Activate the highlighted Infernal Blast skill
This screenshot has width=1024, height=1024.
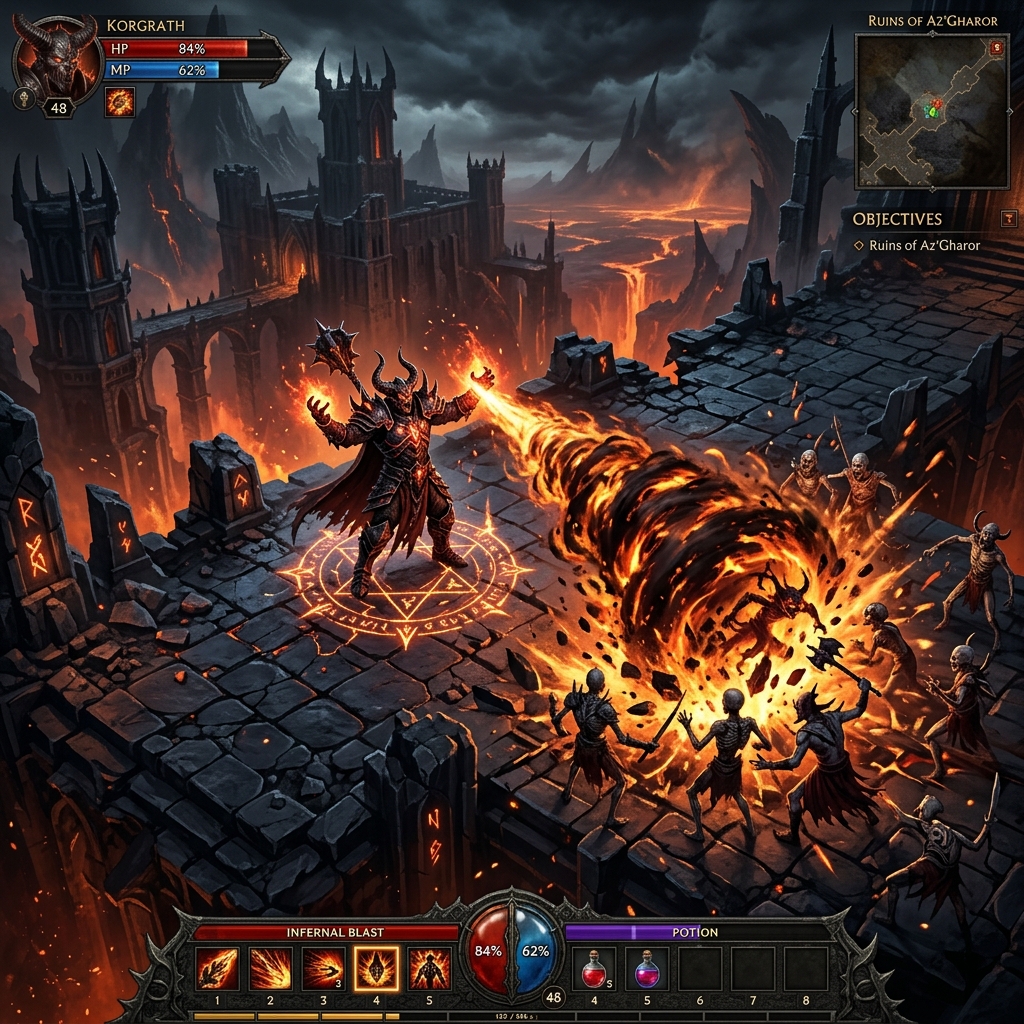(376, 968)
